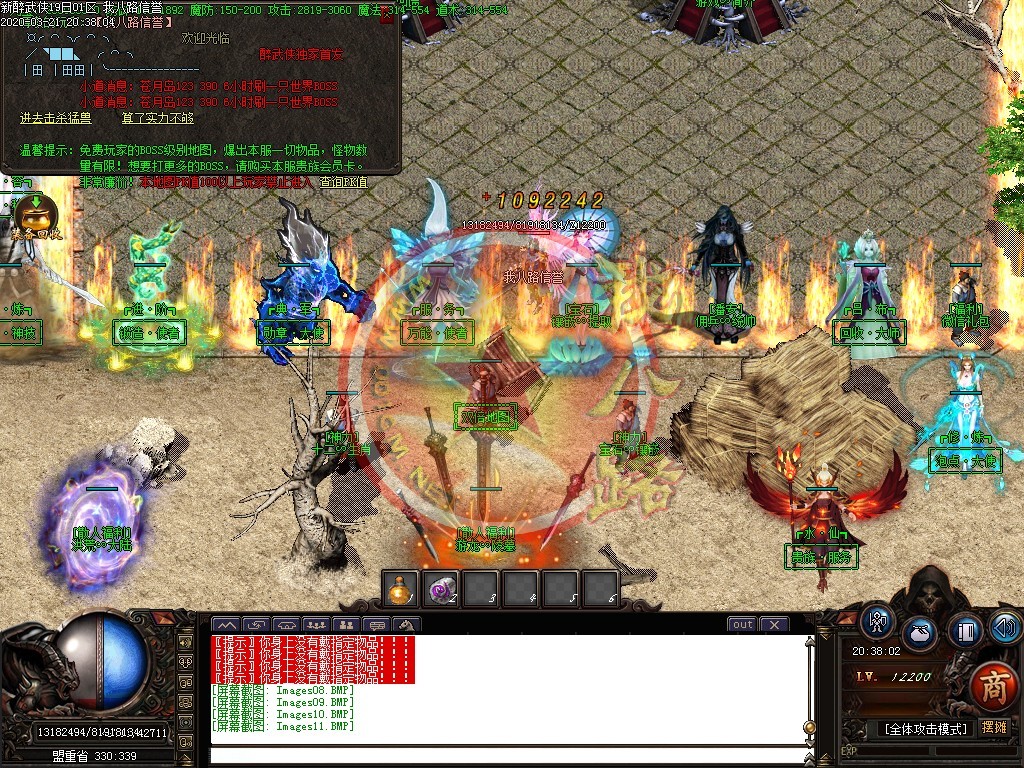Select the 算了实力不够 dialogue option
The image size is (1024, 768).
158,118
